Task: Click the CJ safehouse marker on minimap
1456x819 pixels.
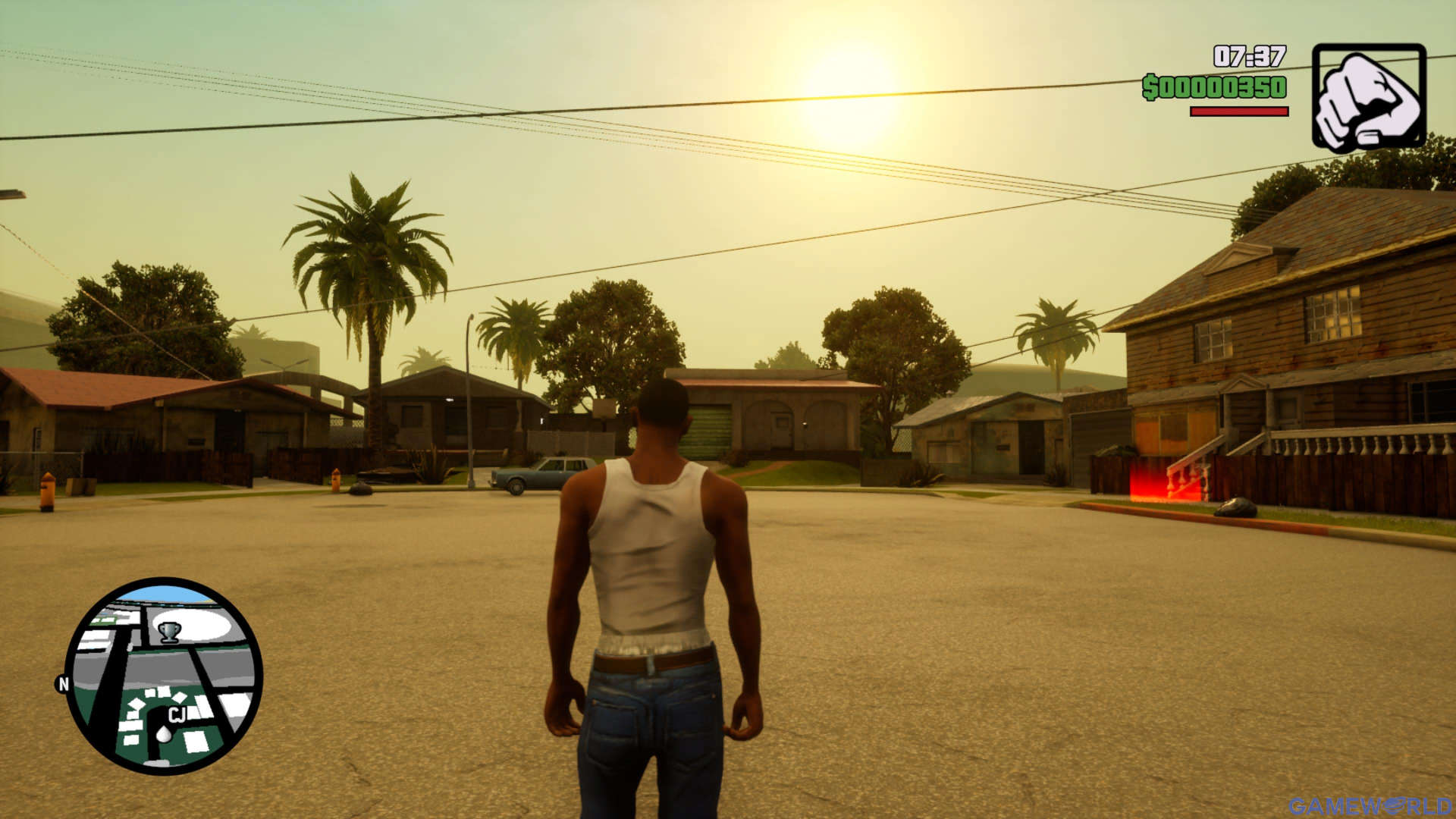Action: click(x=177, y=714)
